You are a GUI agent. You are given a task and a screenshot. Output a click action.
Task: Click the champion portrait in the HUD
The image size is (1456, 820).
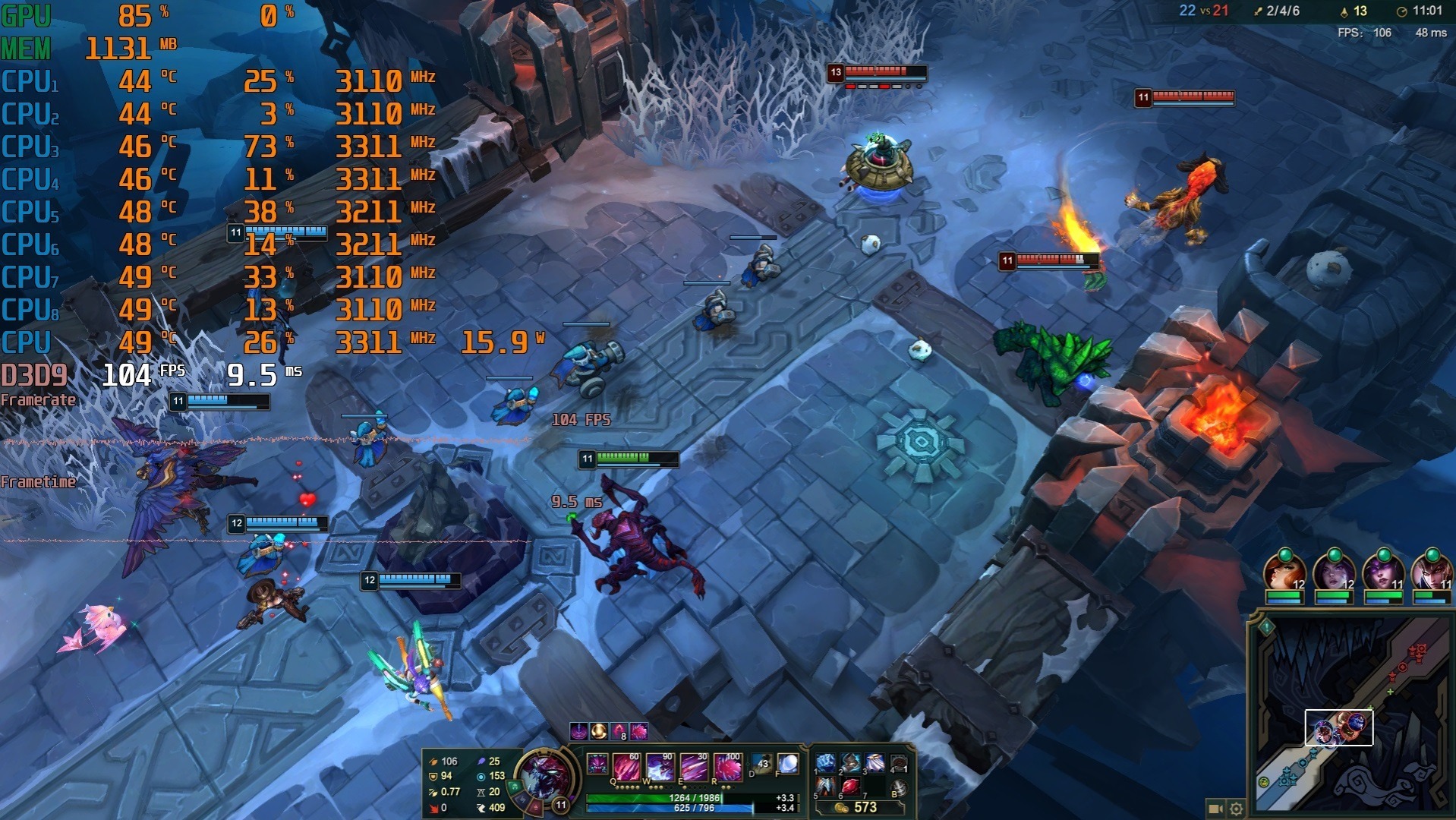click(544, 776)
